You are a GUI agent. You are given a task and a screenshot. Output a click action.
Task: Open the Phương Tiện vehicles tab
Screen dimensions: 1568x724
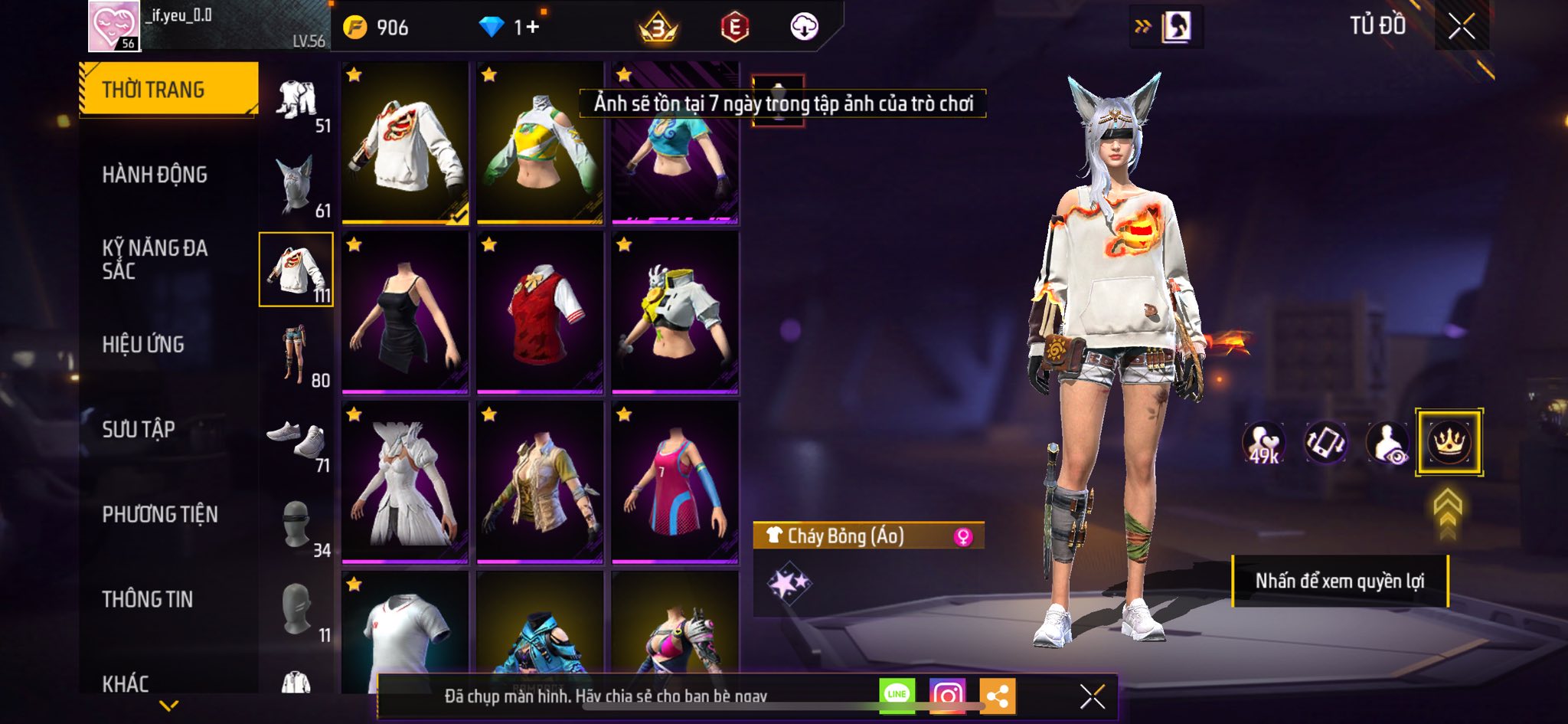coord(160,514)
